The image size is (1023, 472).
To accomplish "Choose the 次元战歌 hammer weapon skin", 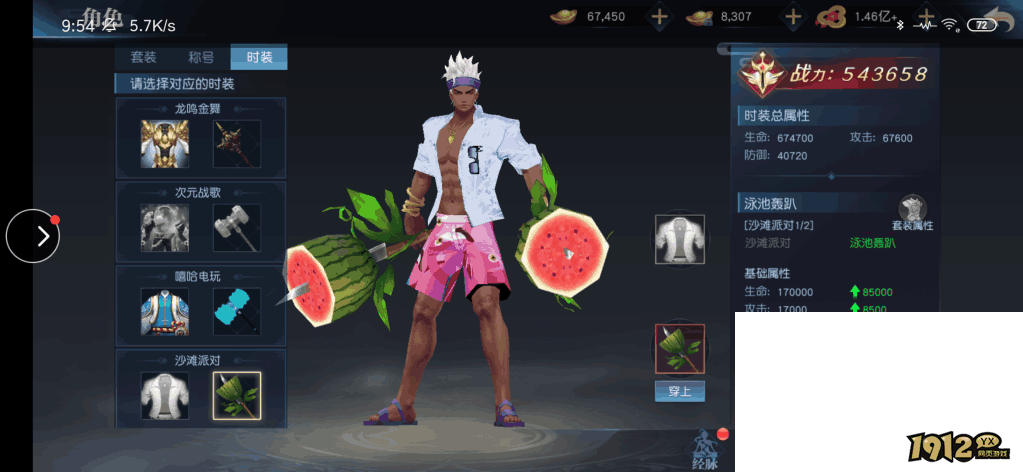I will click(237, 228).
